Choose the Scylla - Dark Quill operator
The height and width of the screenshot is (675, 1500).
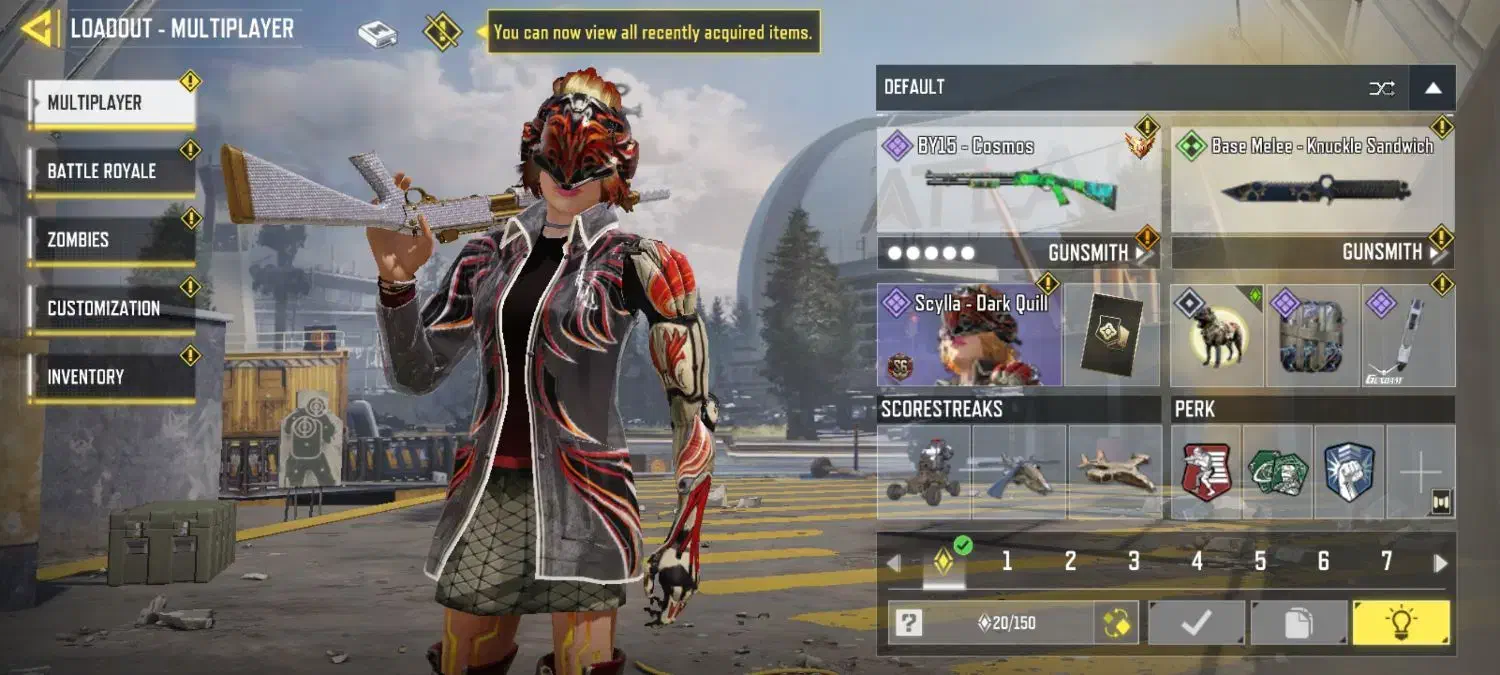[969, 335]
